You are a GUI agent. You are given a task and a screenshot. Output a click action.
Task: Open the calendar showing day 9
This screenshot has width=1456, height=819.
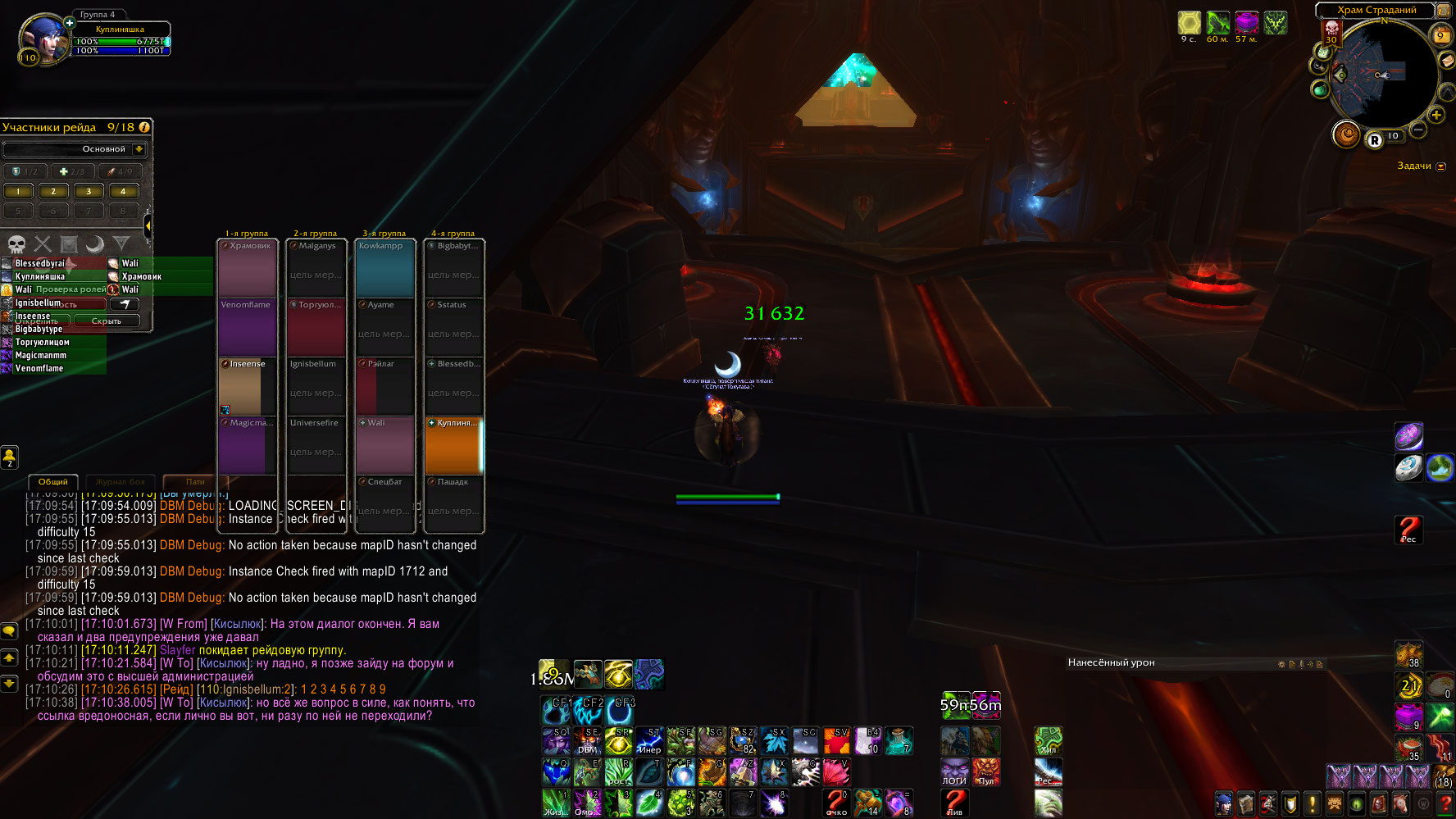point(1440,35)
